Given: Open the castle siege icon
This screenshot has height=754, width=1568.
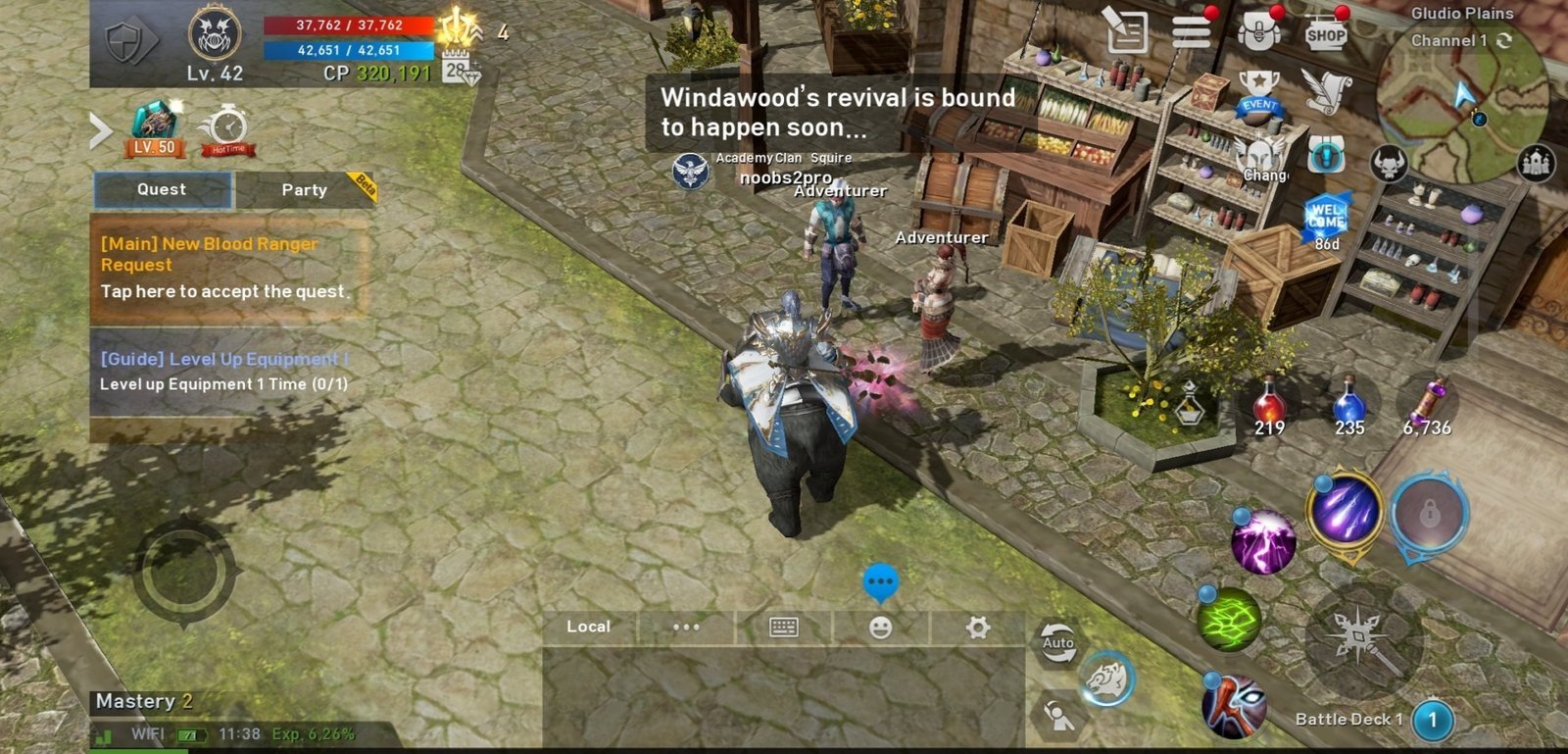Looking at the screenshot, I should [1535, 163].
